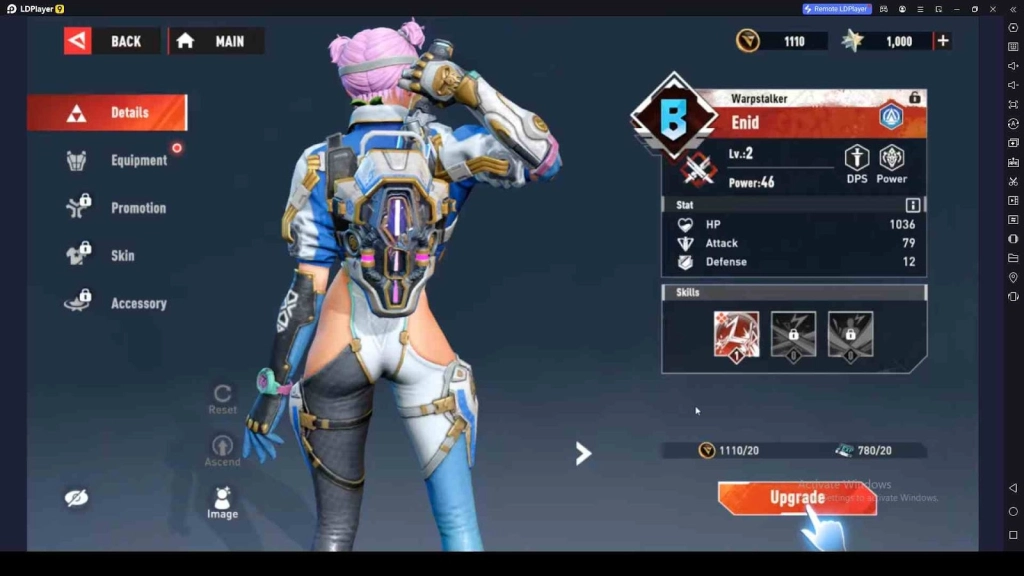Click the DPS role icon
Screen dimensions: 1024x576
[857, 160]
